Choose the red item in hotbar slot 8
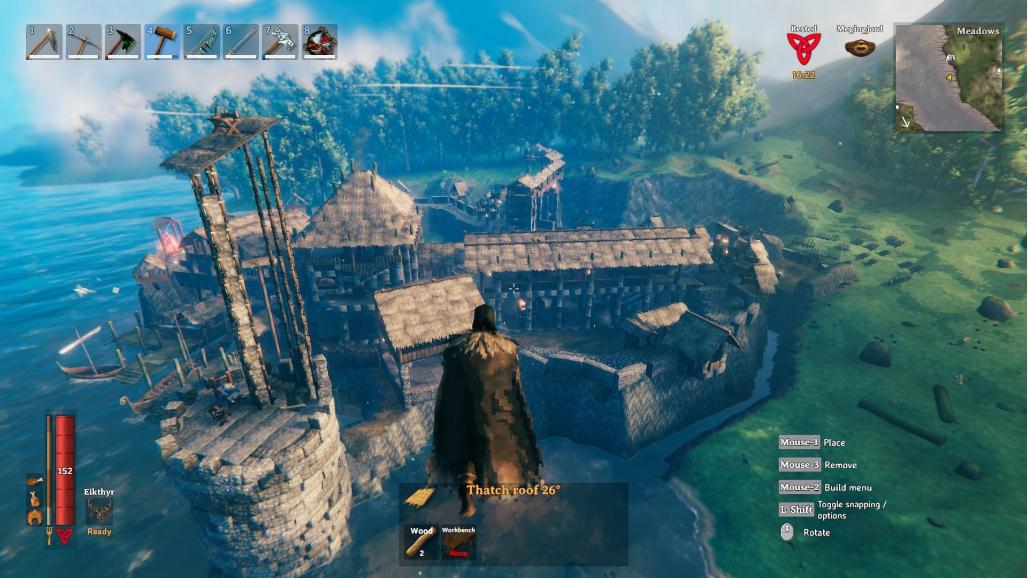This screenshot has height=579, width=1028. click(x=319, y=42)
